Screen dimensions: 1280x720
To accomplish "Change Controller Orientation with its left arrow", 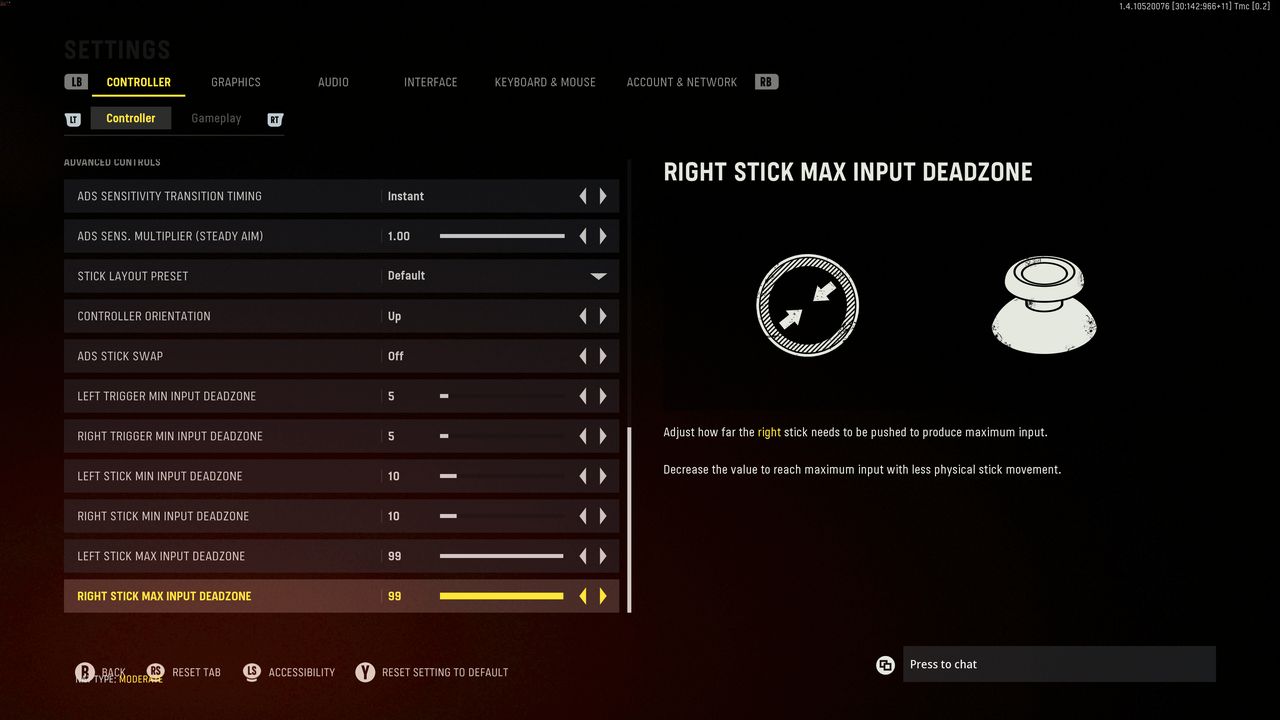I will coord(583,316).
